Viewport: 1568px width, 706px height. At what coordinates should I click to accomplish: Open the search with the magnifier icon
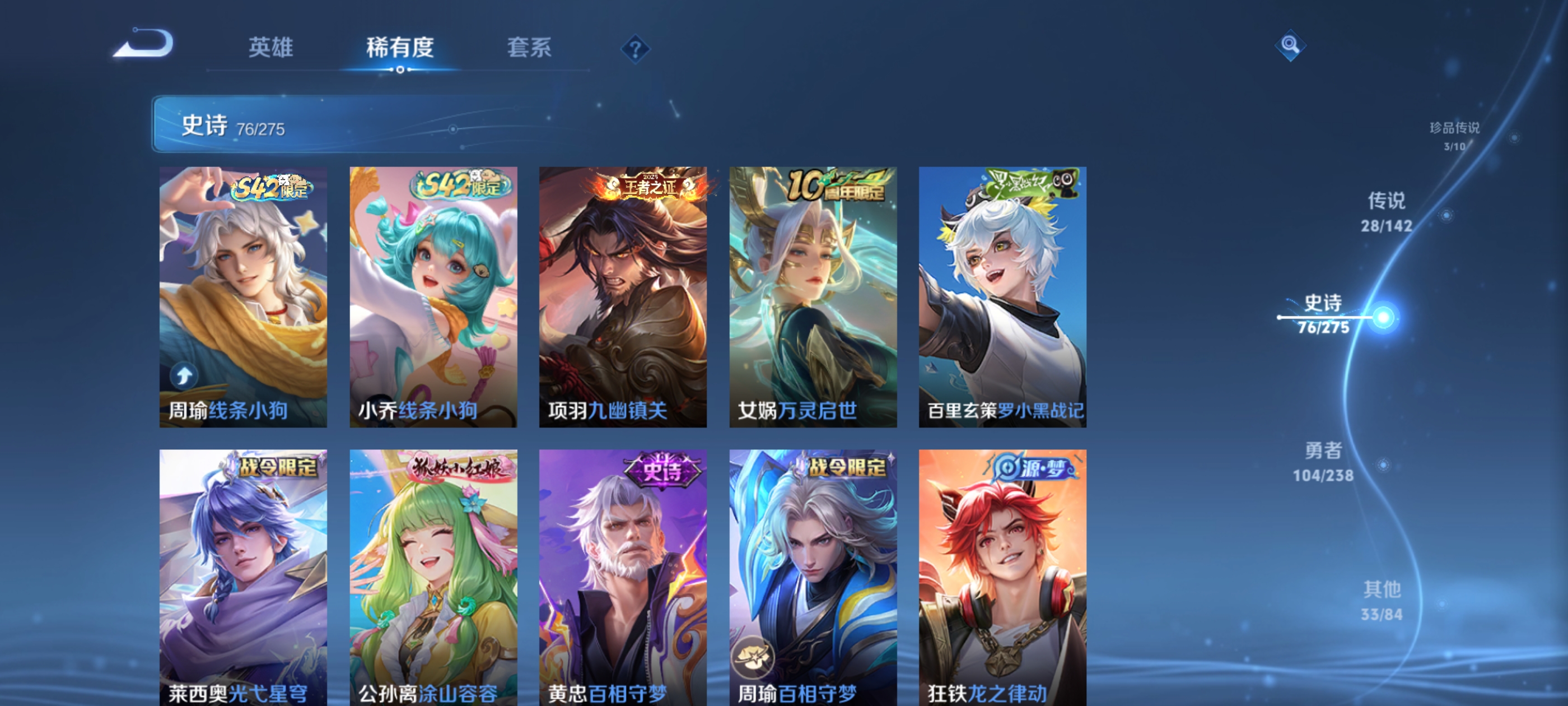pyautogui.click(x=1290, y=46)
